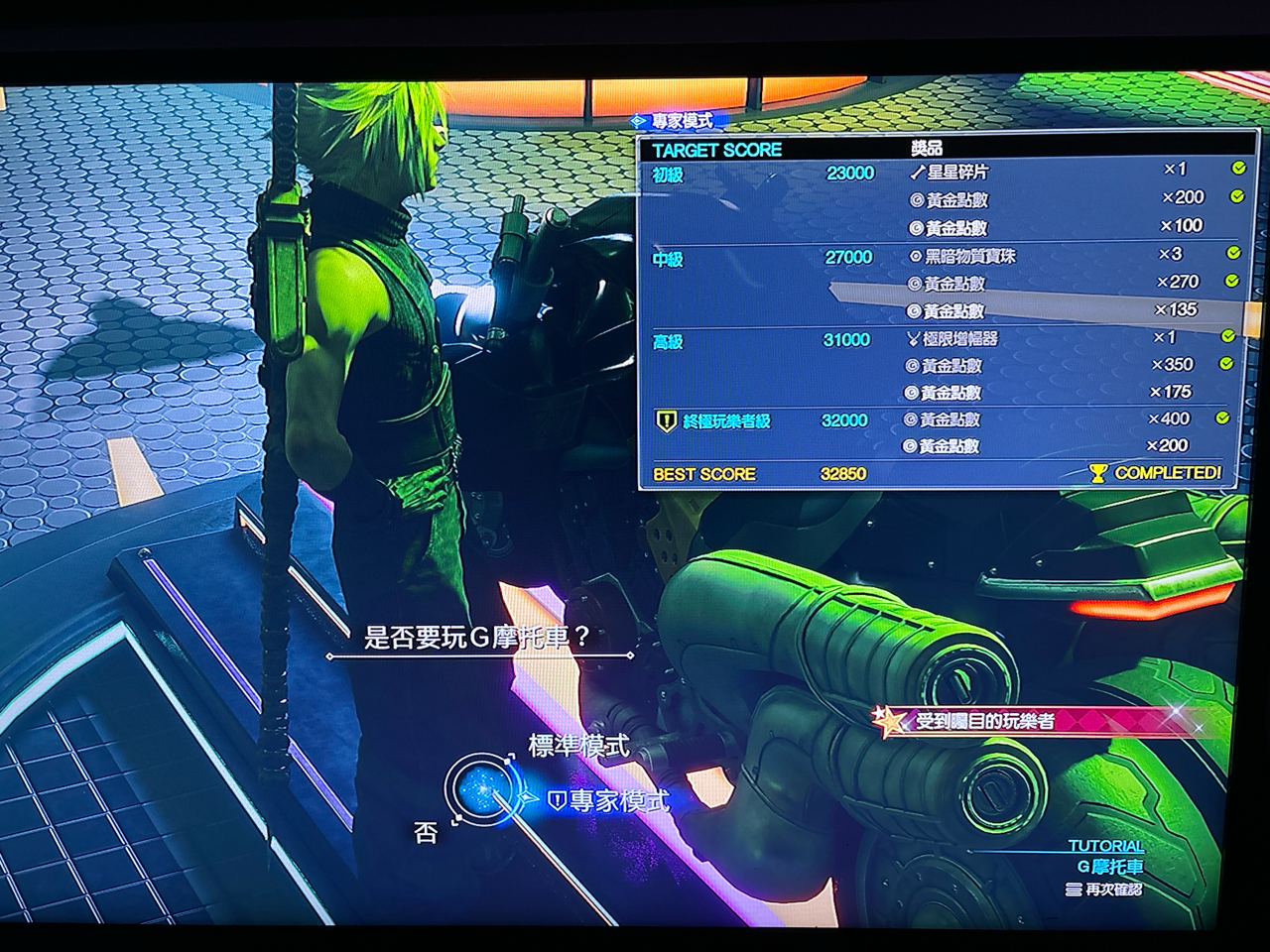
Task: Select the beginner mode badge before 專家模式 option
Action: click(x=558, y=798)
